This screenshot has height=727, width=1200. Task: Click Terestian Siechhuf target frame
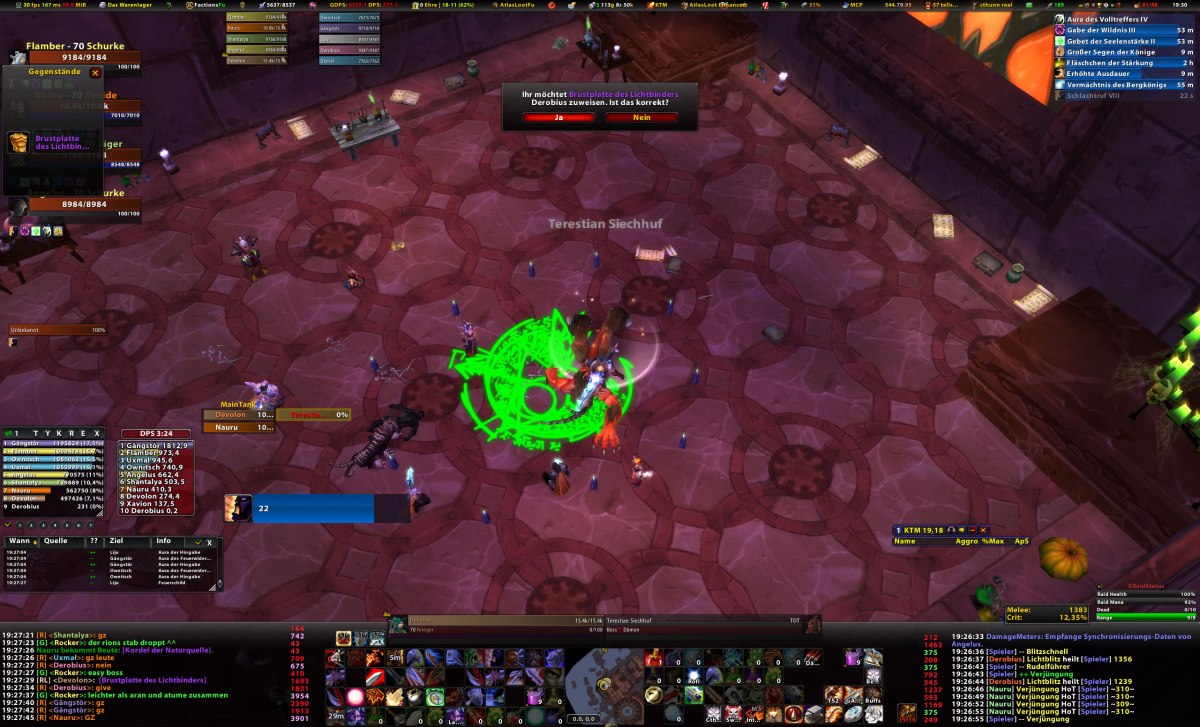coord(650,622)
